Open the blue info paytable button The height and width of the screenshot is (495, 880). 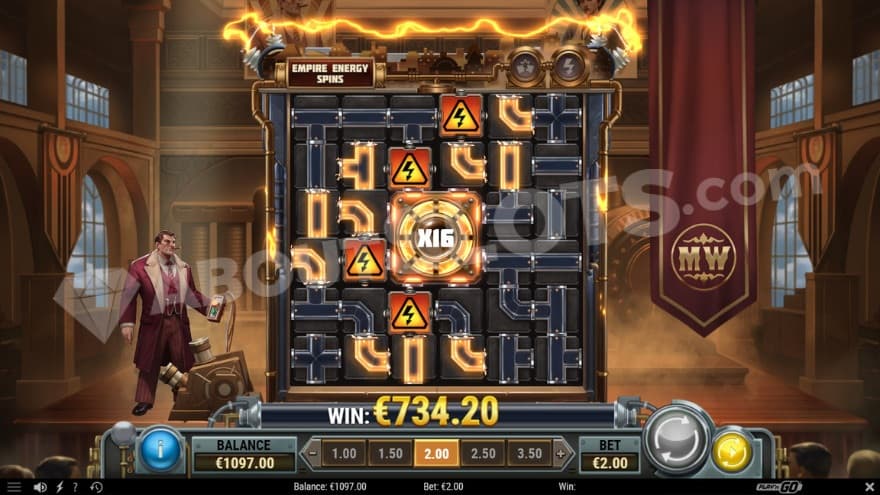(x=160, y=451)
